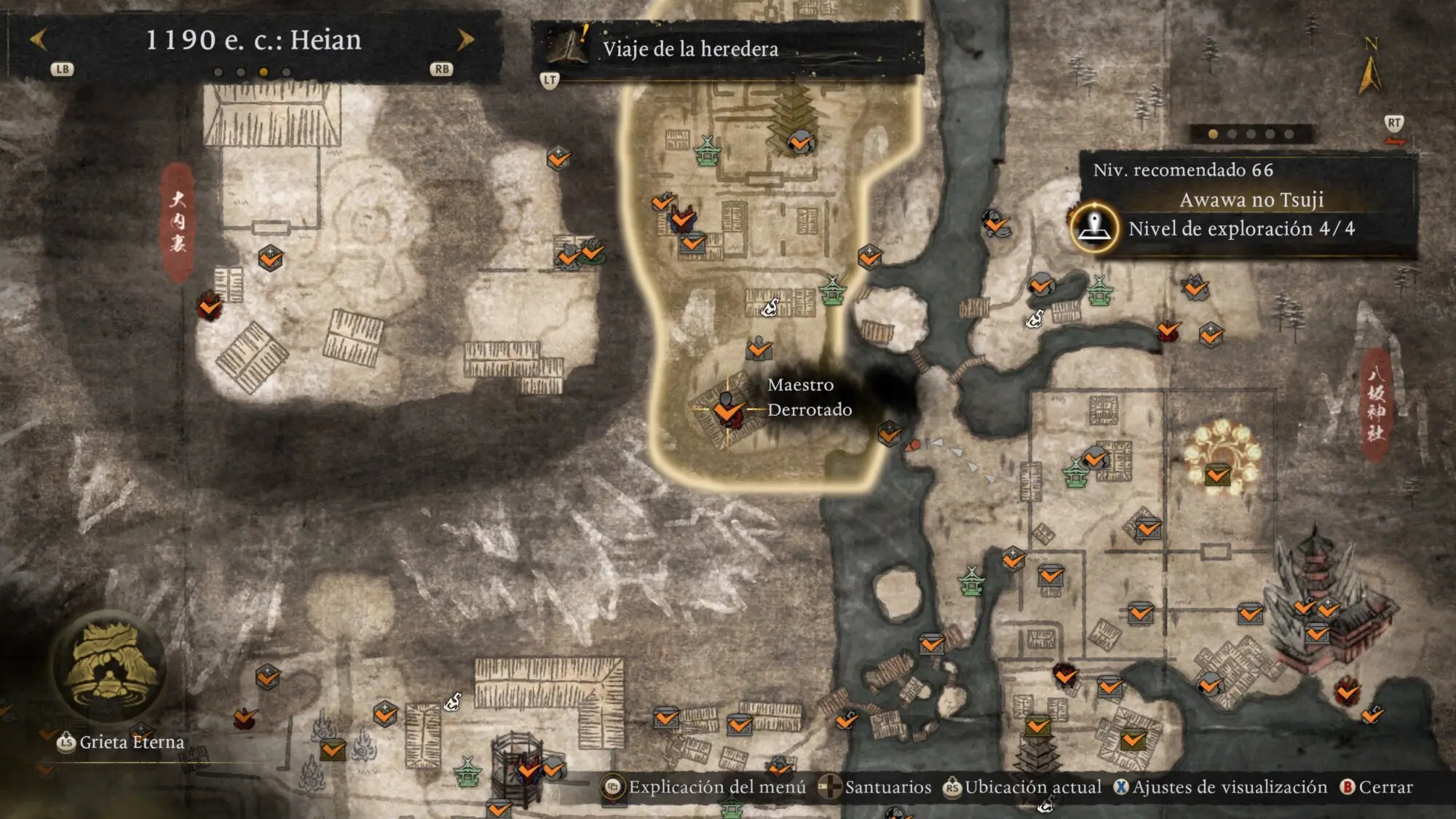Go to the previous era with the left arrow

(38, 39)
